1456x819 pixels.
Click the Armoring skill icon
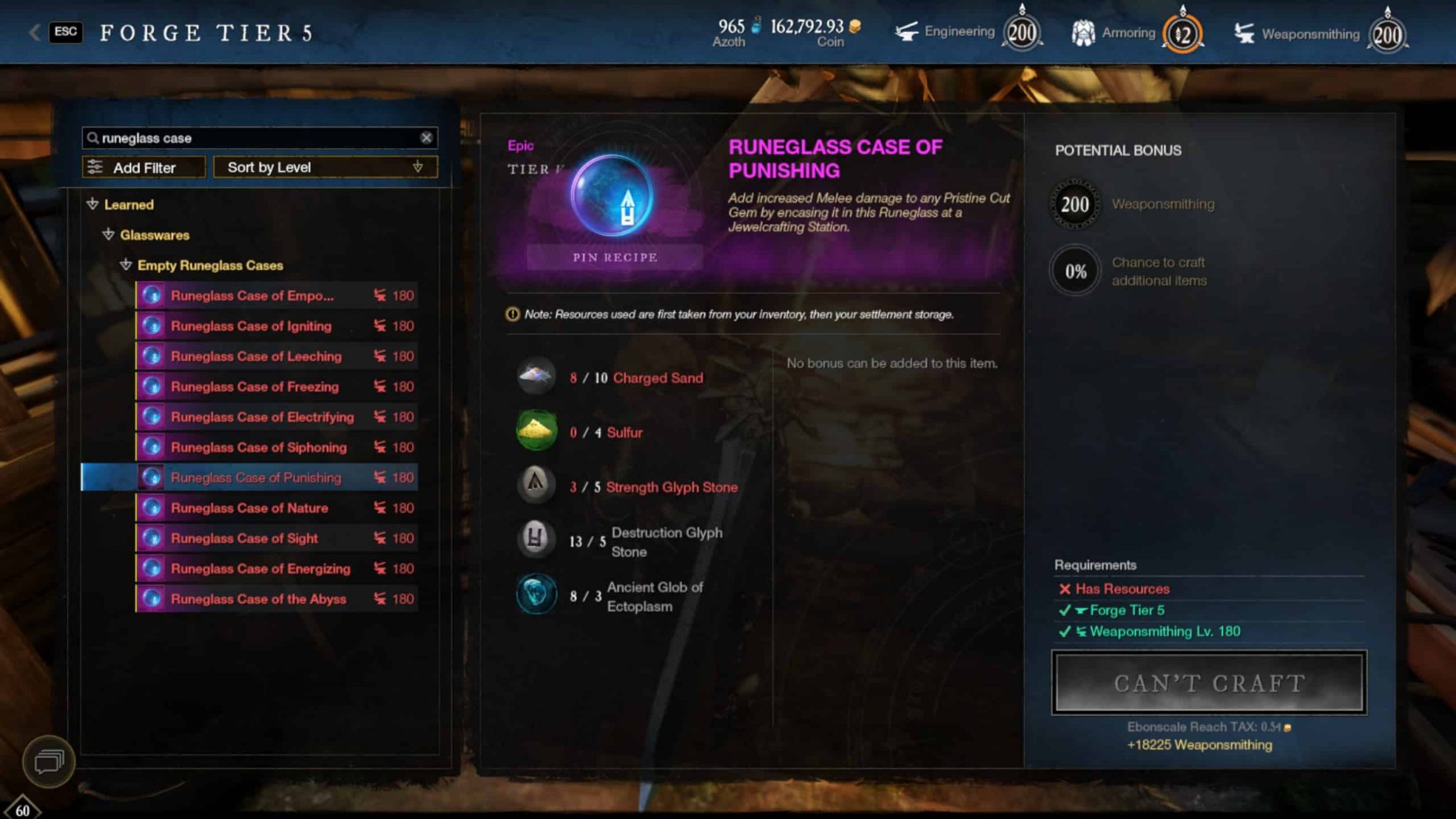[x=1083, y=30]
